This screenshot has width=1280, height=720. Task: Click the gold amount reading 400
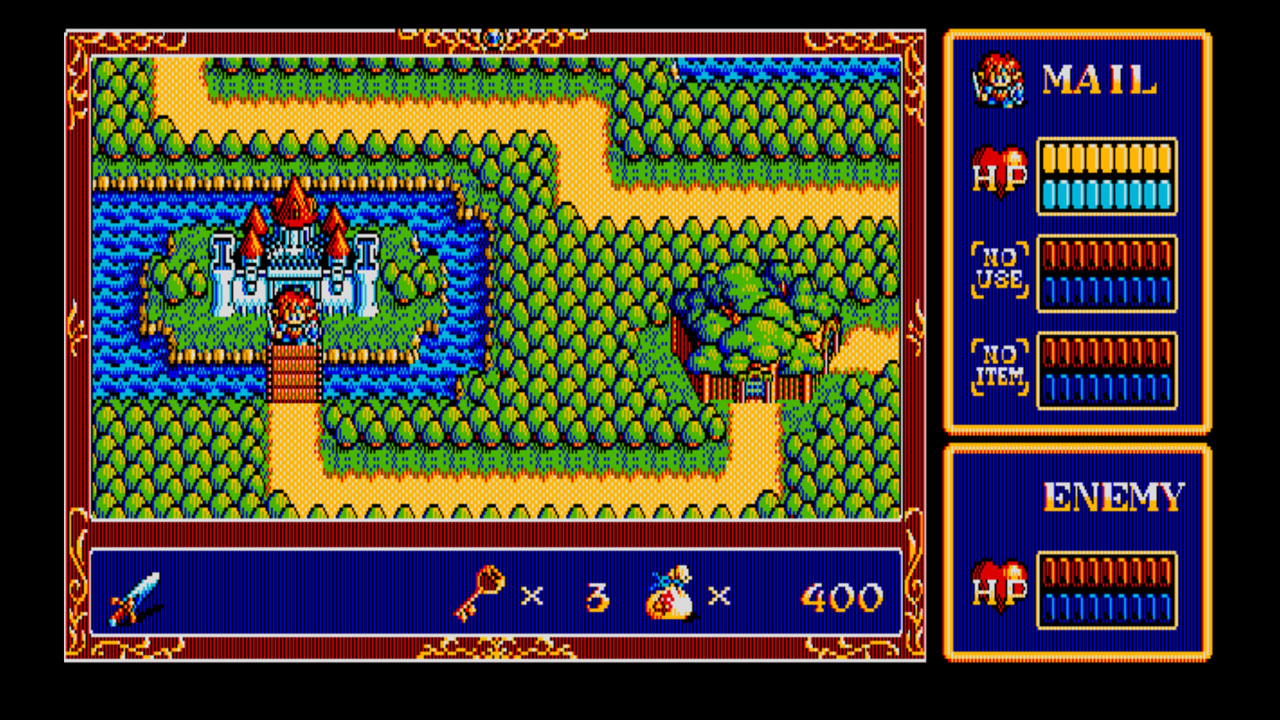pos(843,597)
